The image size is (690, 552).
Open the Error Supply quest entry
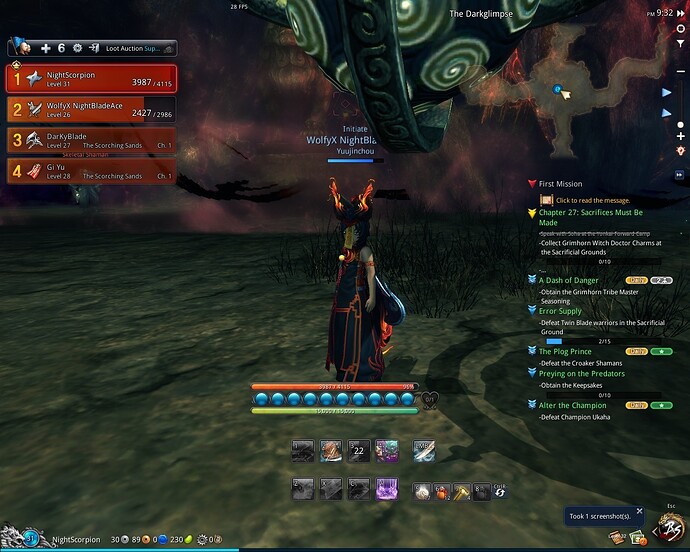(x=560, y=311)
